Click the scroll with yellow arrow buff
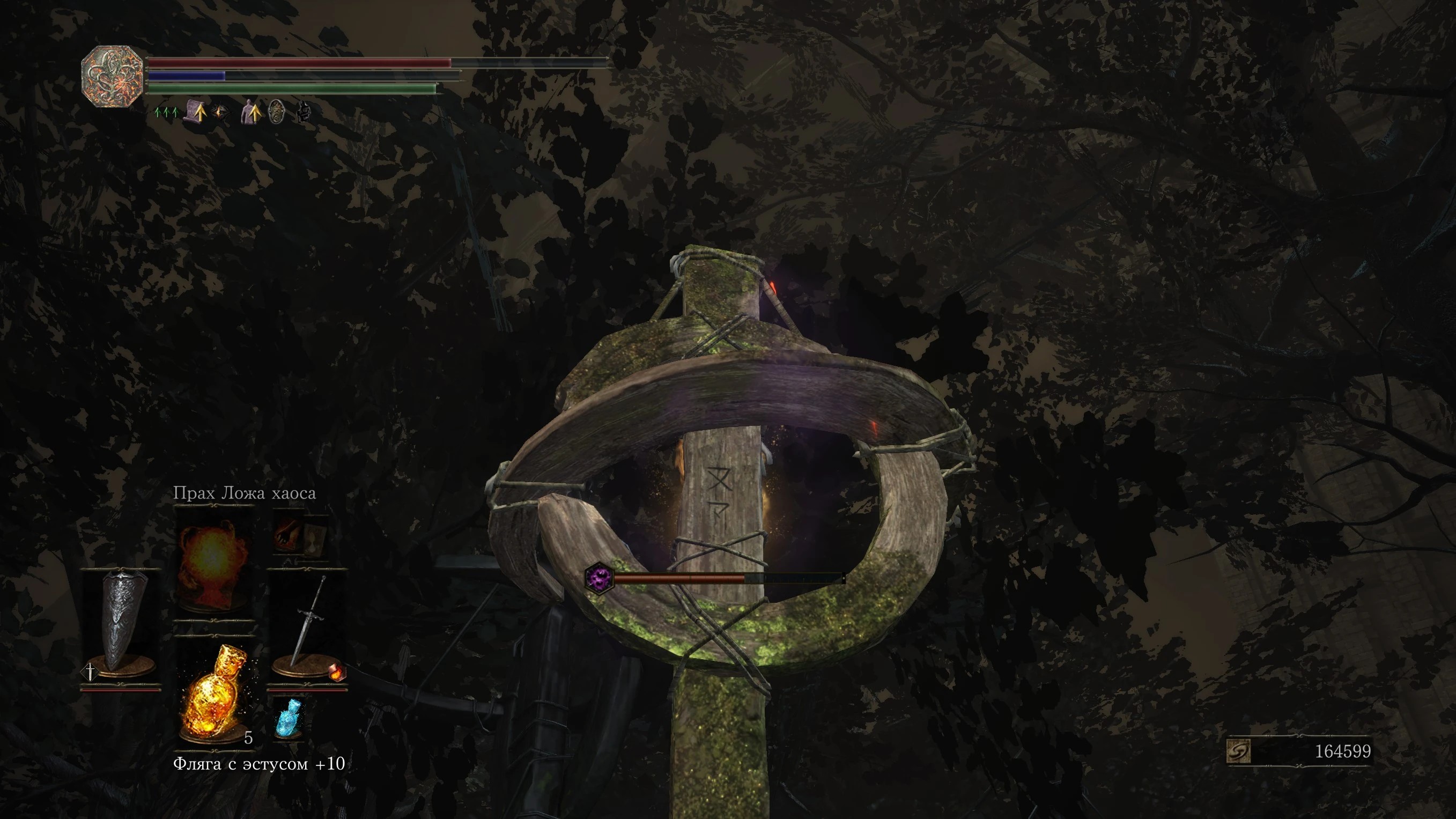 [195, 111]
